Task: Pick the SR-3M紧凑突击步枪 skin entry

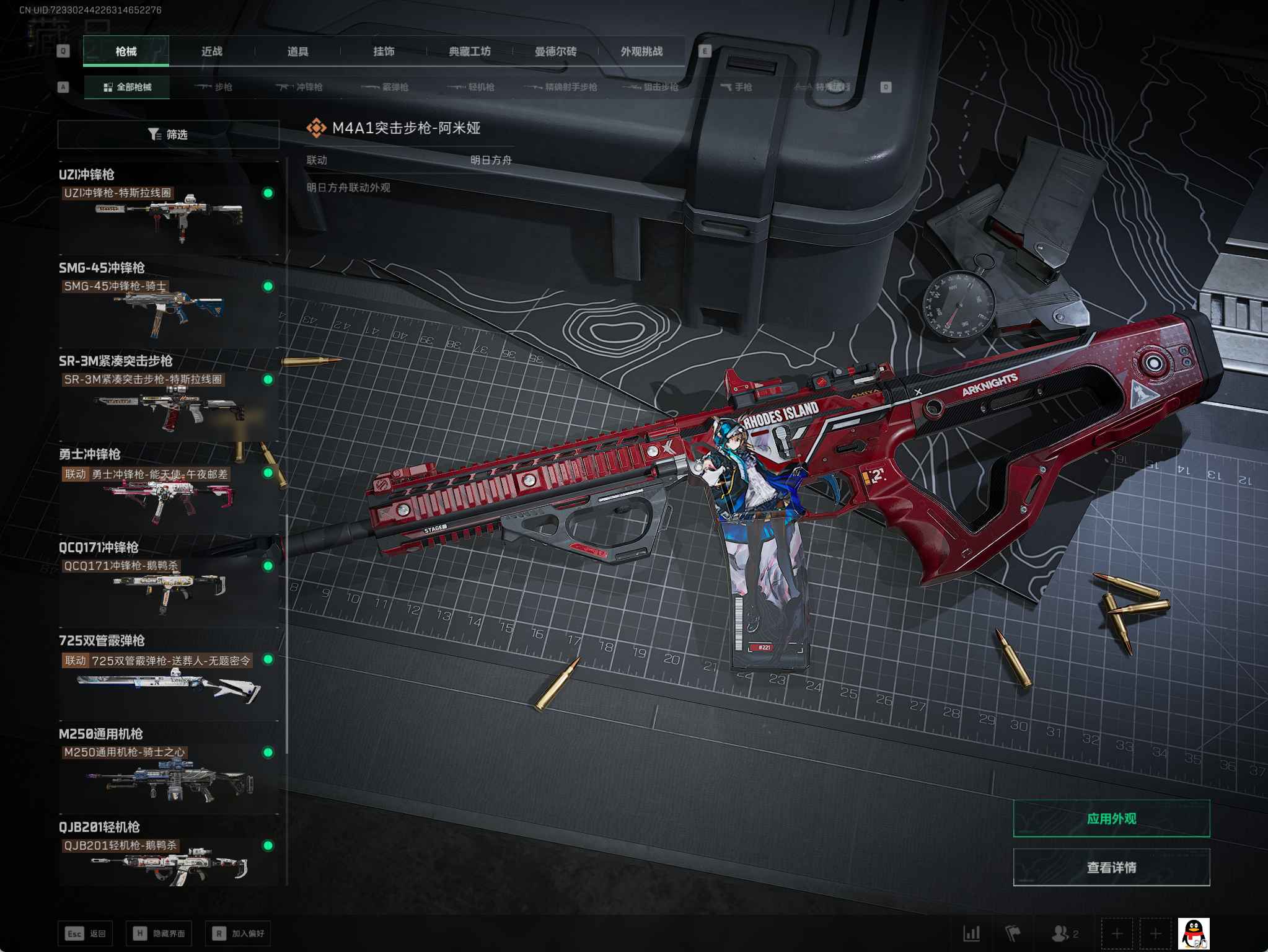Action: [x=169, y=400]
